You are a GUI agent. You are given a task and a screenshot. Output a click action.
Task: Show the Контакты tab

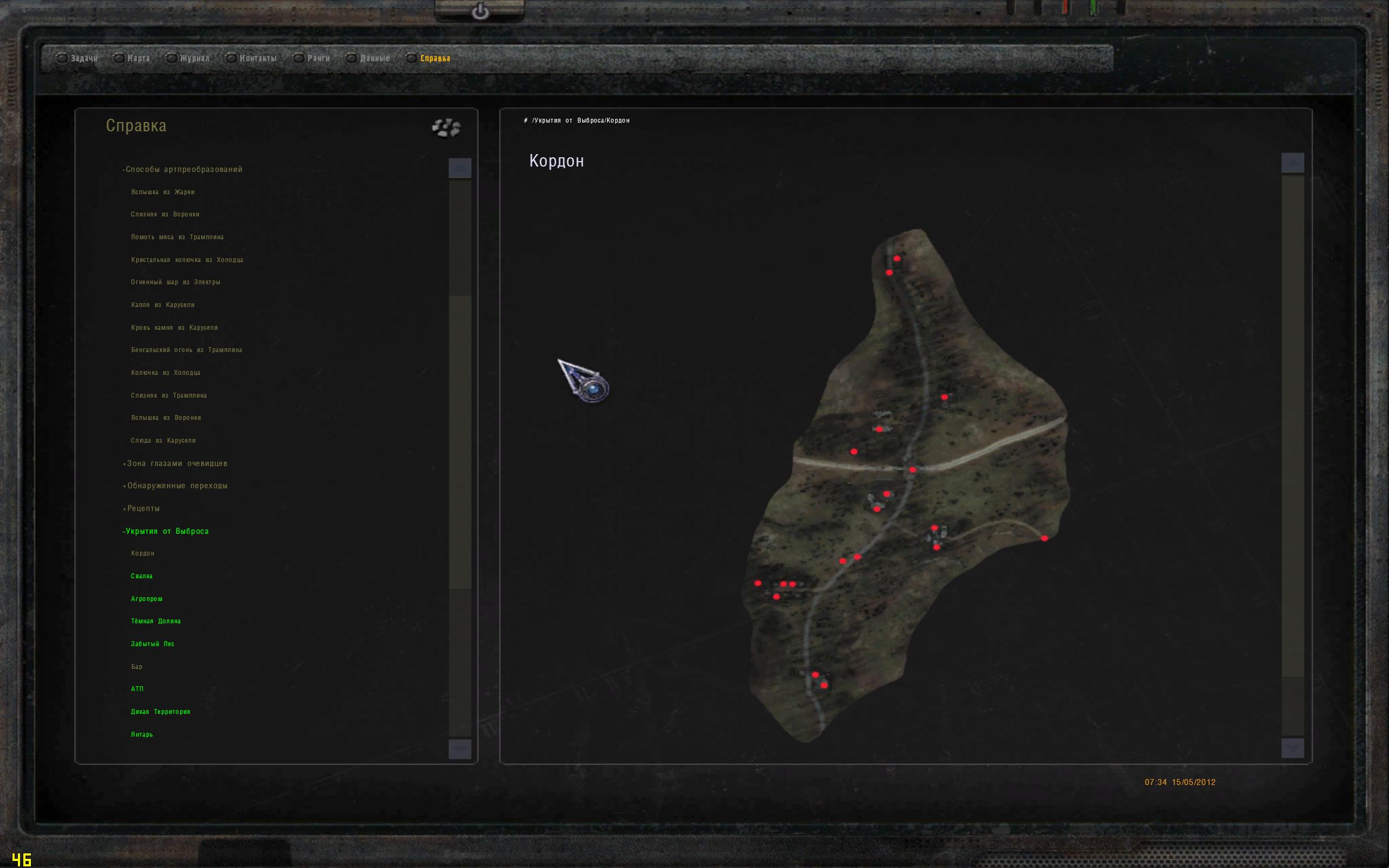[258, 59]
